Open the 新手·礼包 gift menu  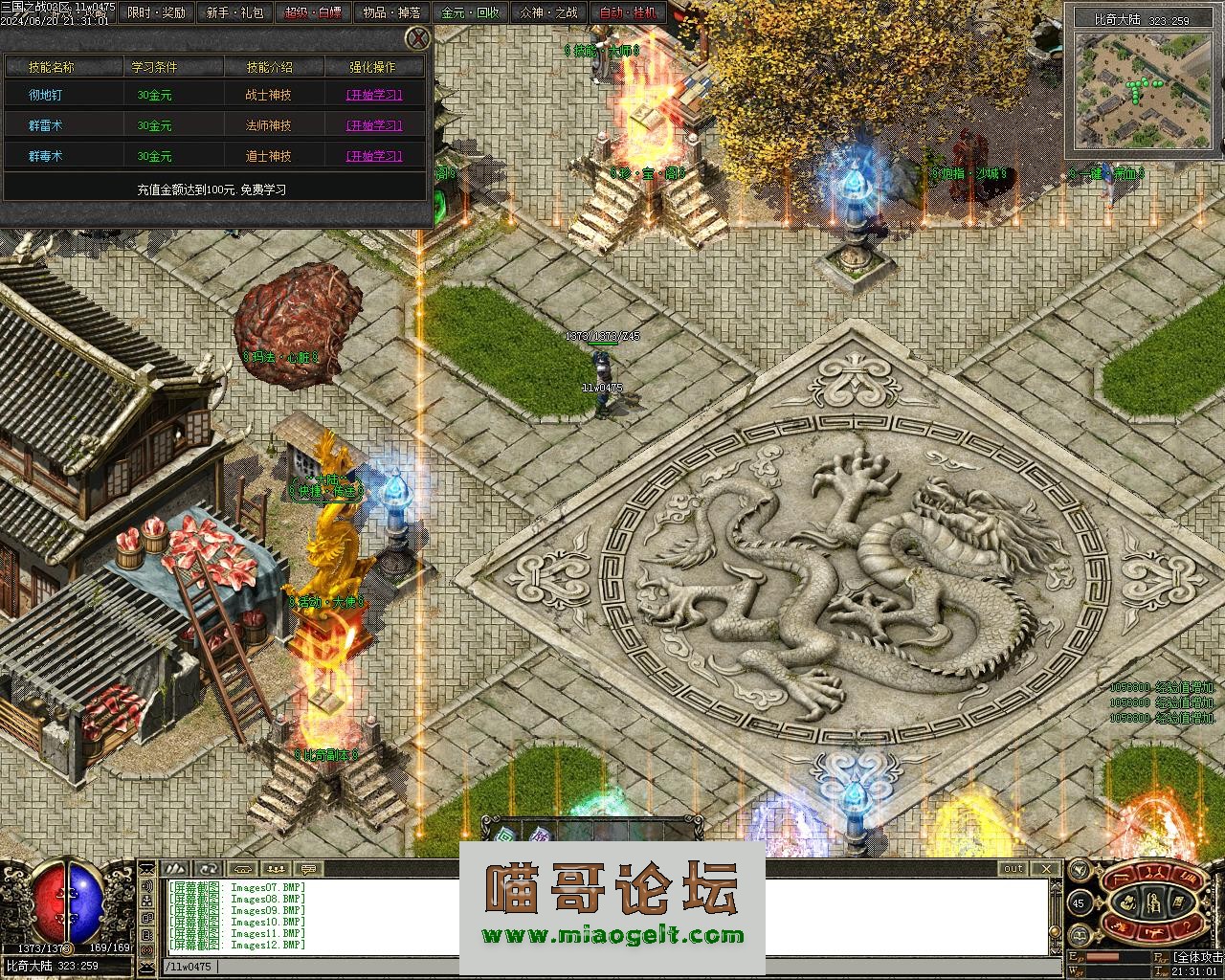(234, 12)
